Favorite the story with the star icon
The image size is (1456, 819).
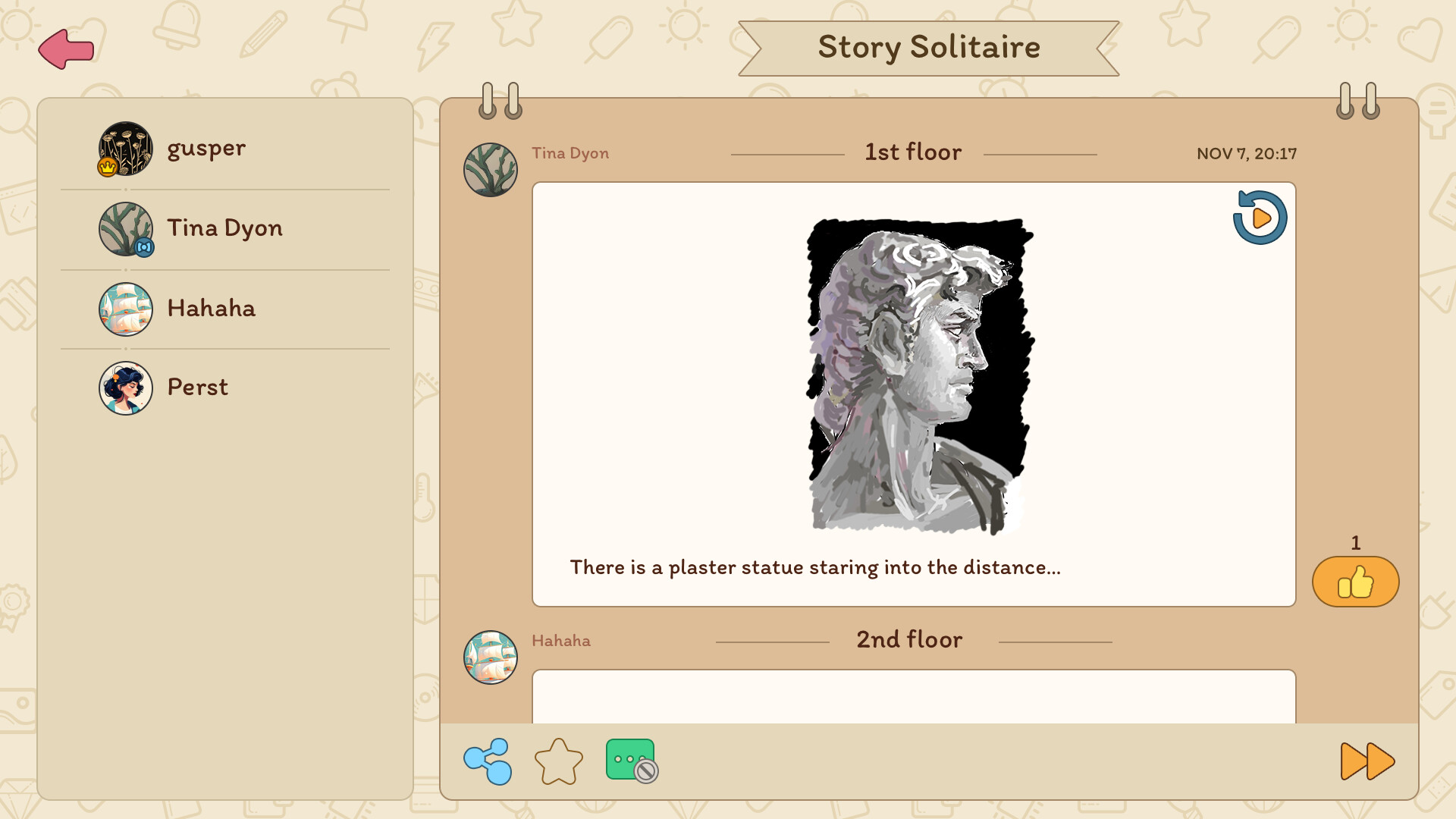point(558,761)
